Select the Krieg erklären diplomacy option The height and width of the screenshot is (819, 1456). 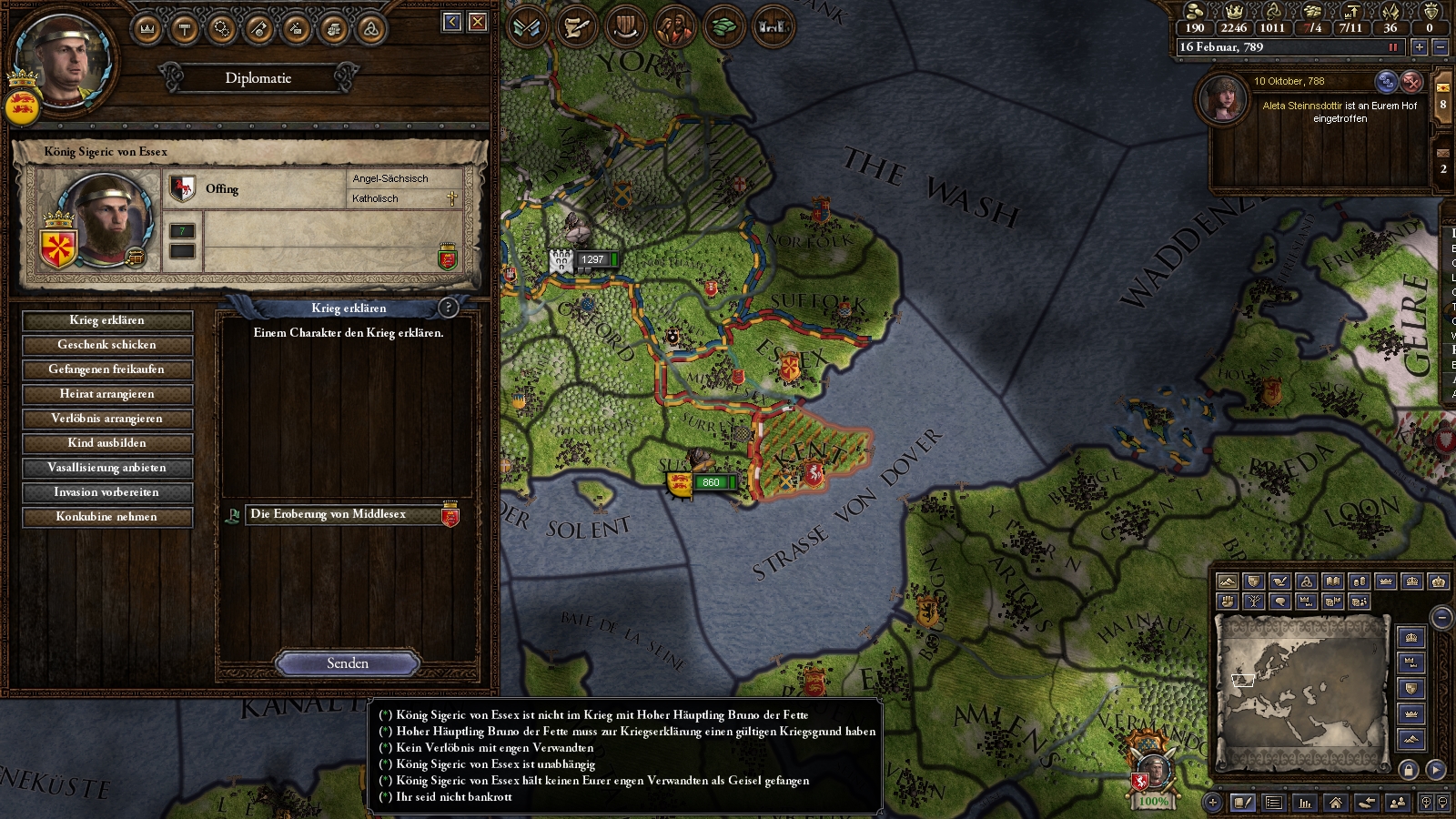tap(106, 320)
